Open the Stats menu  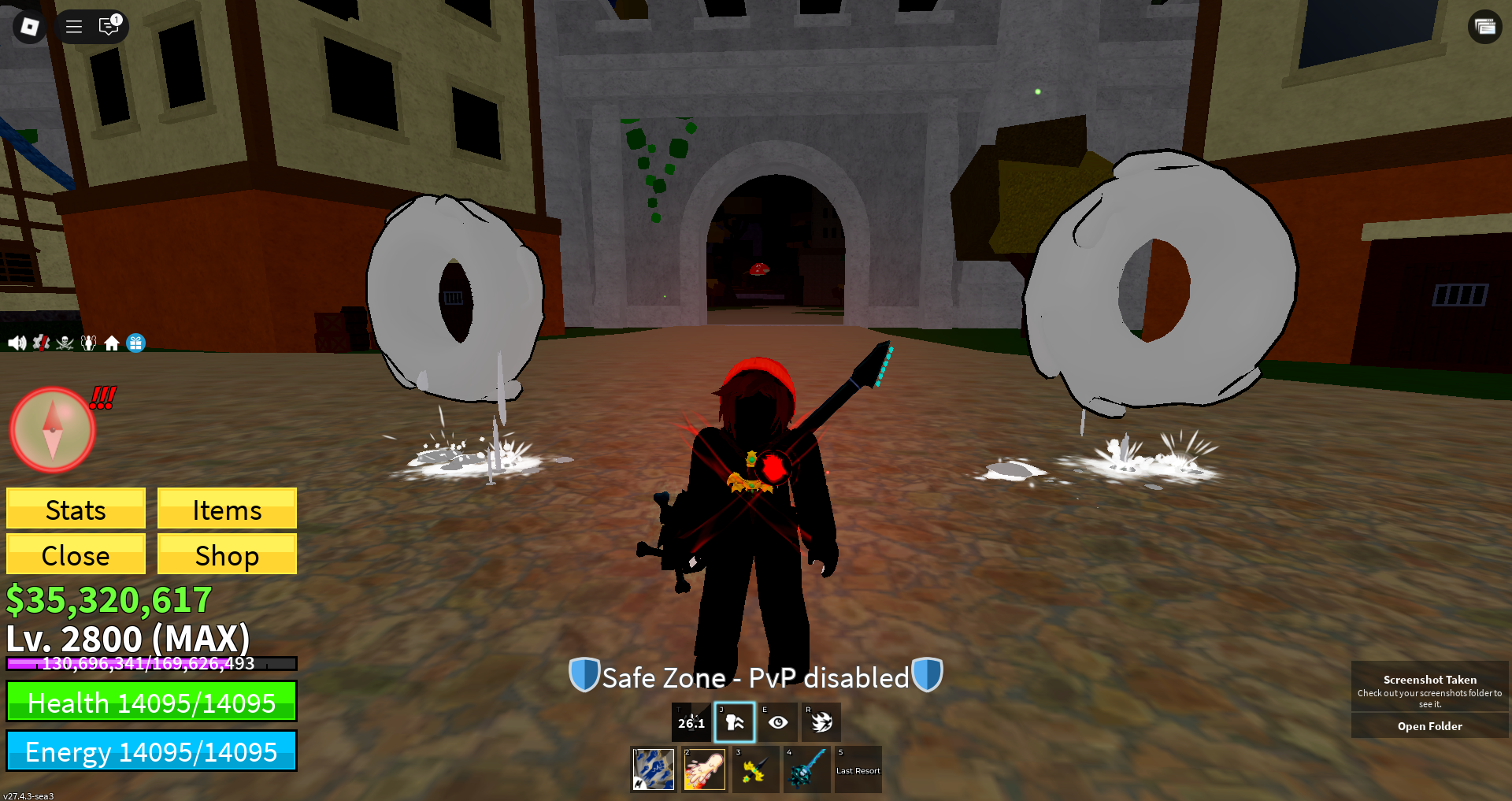76,509
